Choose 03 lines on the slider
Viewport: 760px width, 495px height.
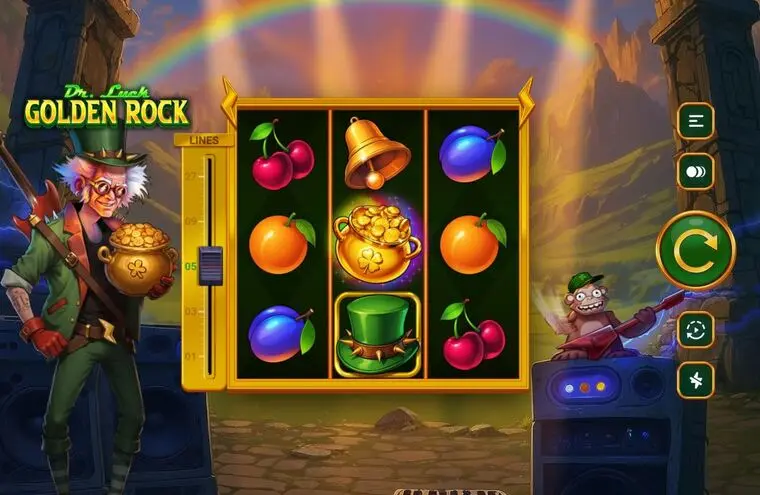coord(210,311)
